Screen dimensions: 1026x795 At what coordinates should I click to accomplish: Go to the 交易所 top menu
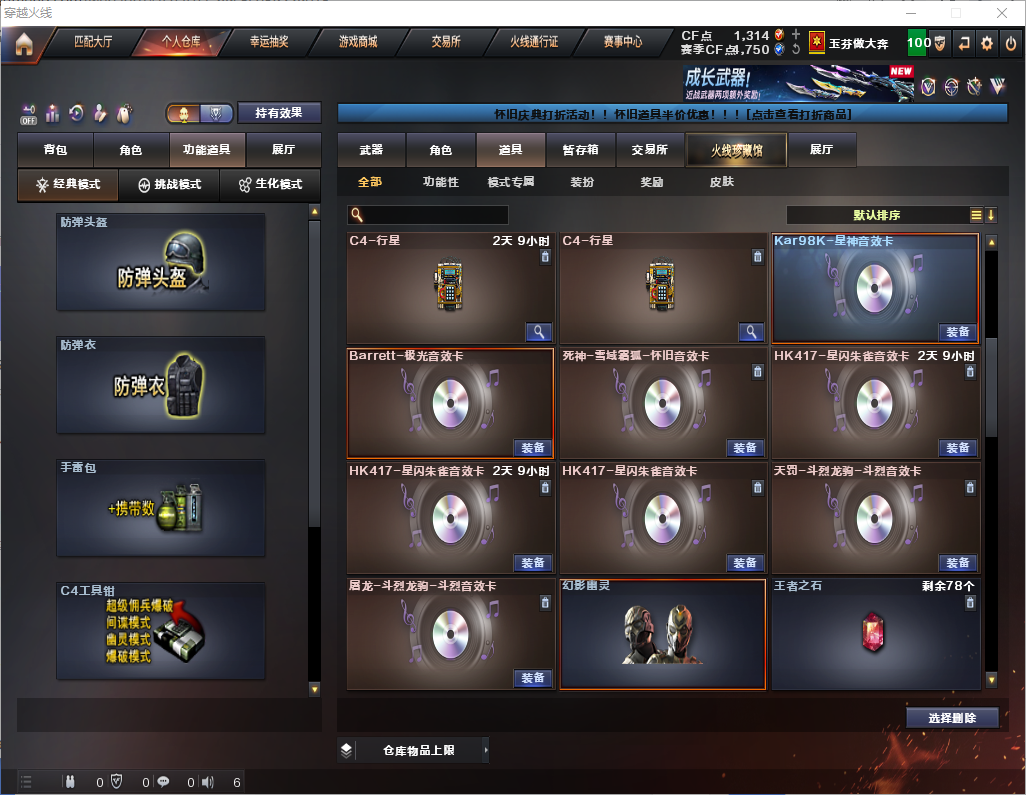click(x=446, y=42)
